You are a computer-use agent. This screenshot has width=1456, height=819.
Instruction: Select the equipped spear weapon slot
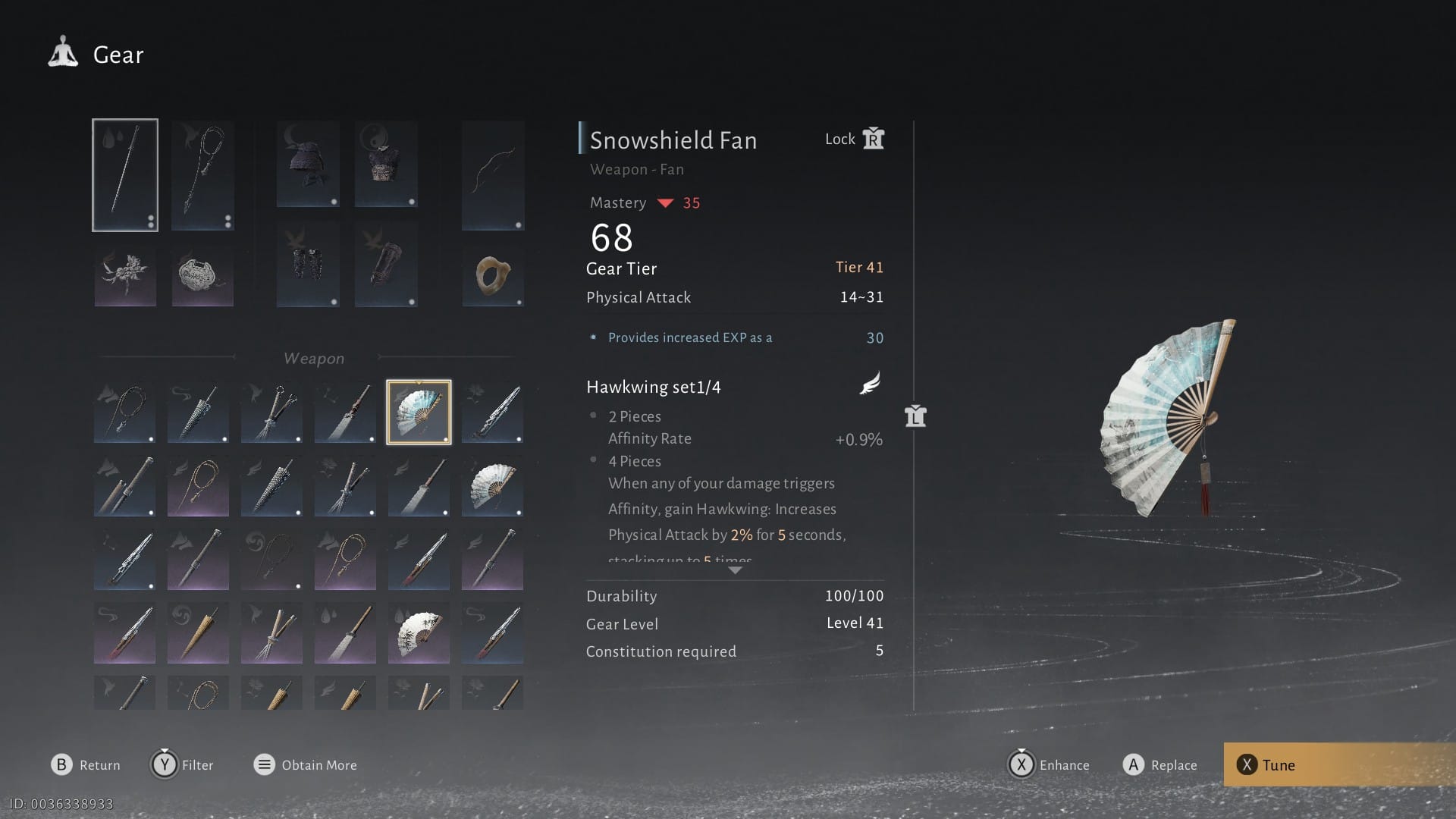coord(125,175)
